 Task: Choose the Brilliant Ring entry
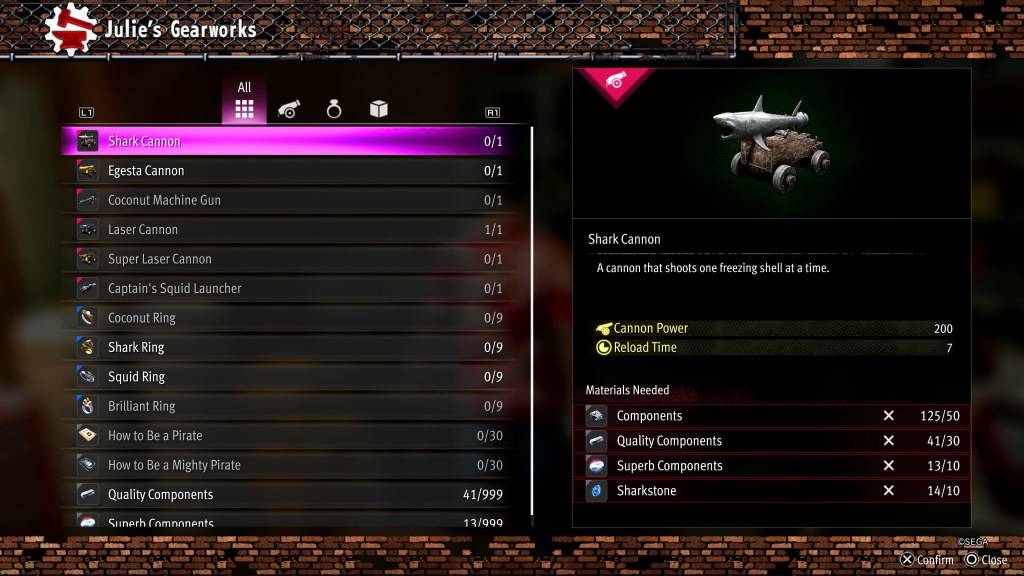click(290, 407)
